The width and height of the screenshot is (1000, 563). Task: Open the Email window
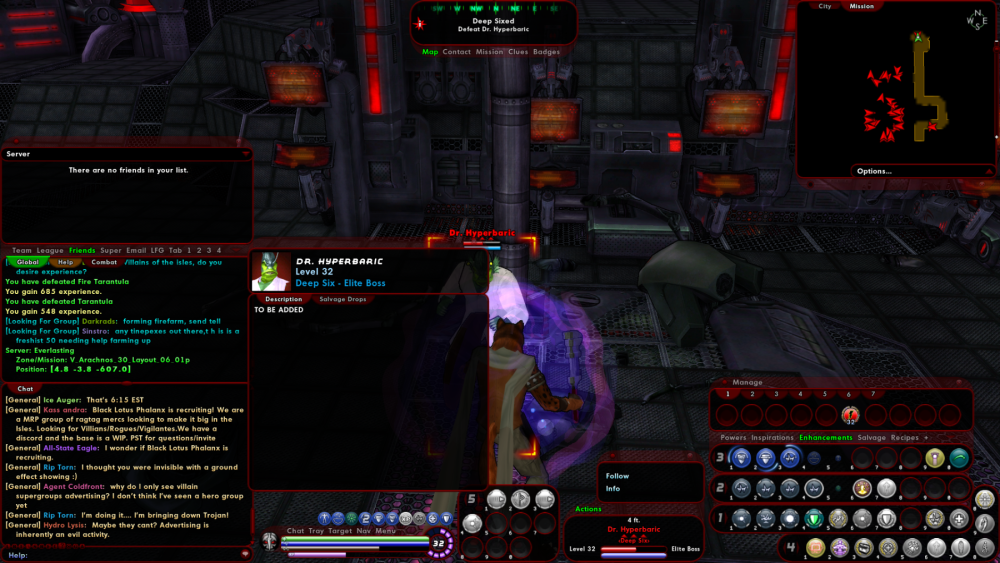136,250
